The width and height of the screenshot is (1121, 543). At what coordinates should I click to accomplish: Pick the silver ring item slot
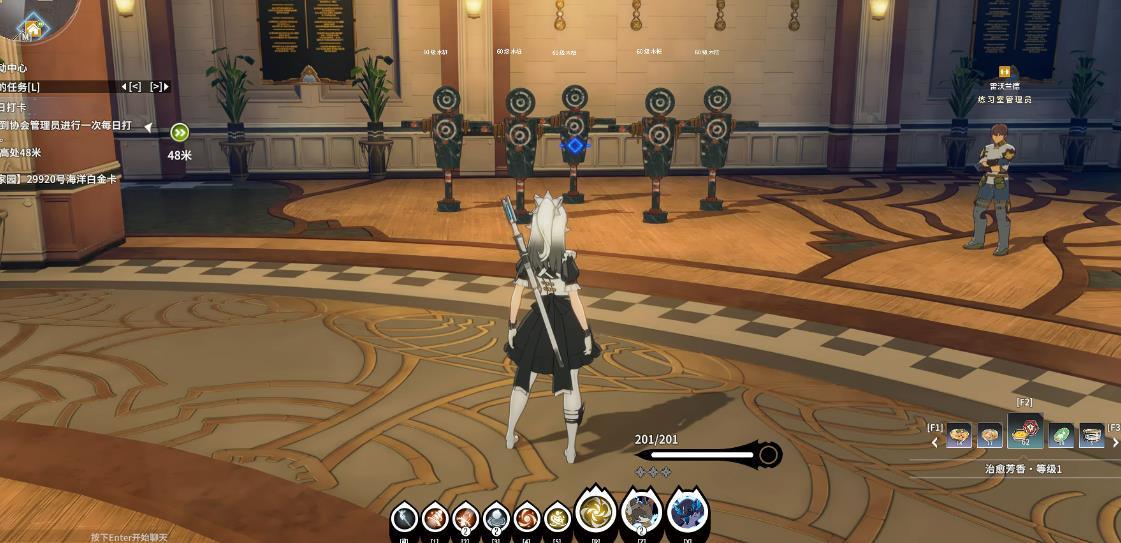click(x=1091, y=436)
